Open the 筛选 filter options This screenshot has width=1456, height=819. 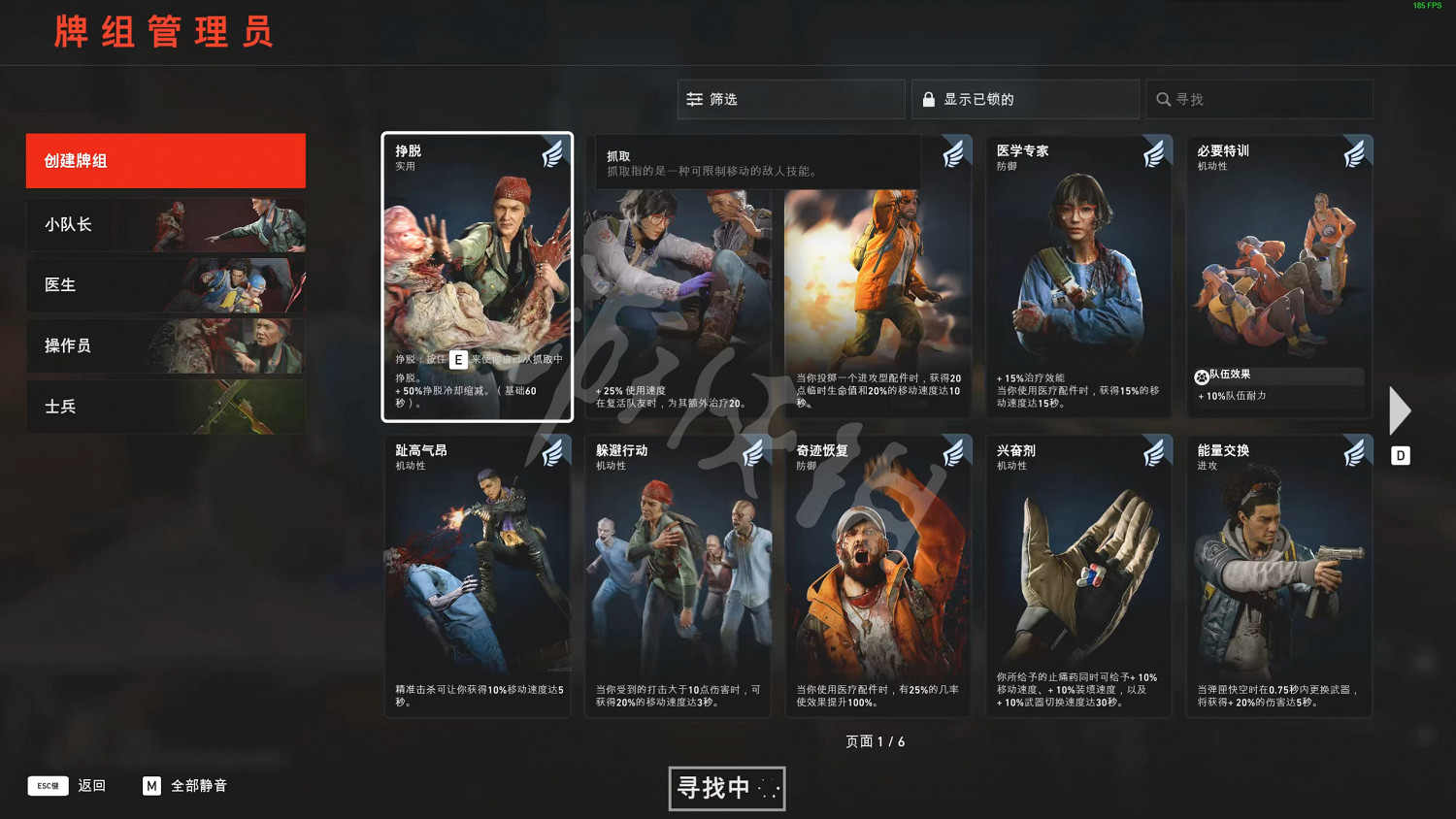click(x=790, y=98)
